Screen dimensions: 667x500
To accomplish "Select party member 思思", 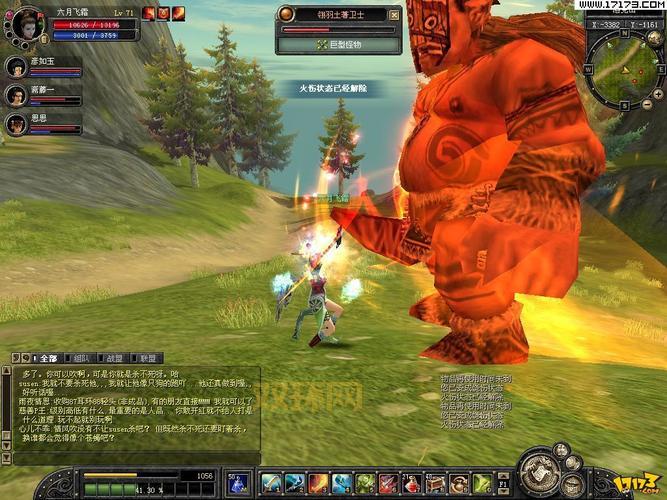I will (x=16, y=124).
